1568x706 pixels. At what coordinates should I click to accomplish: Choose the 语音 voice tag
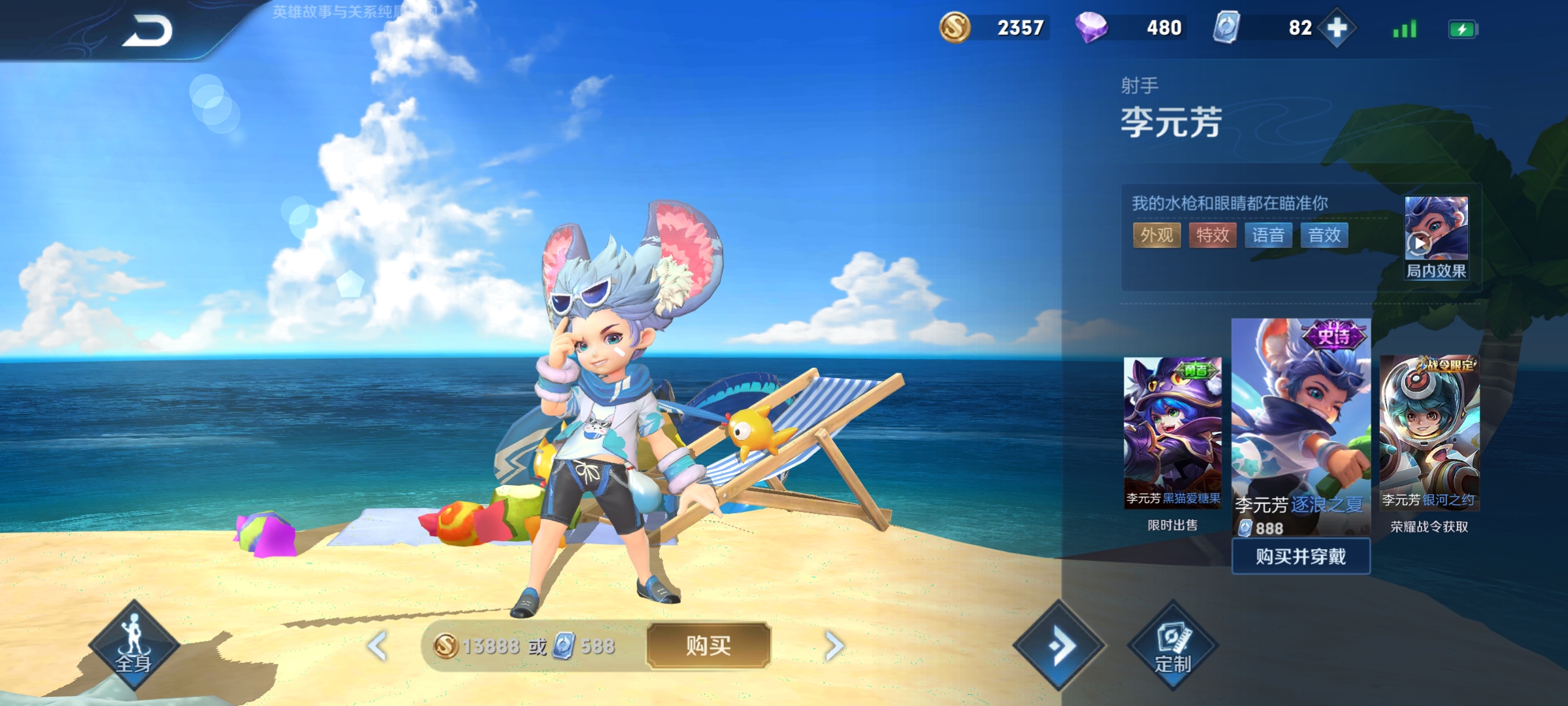[1269, 235]
